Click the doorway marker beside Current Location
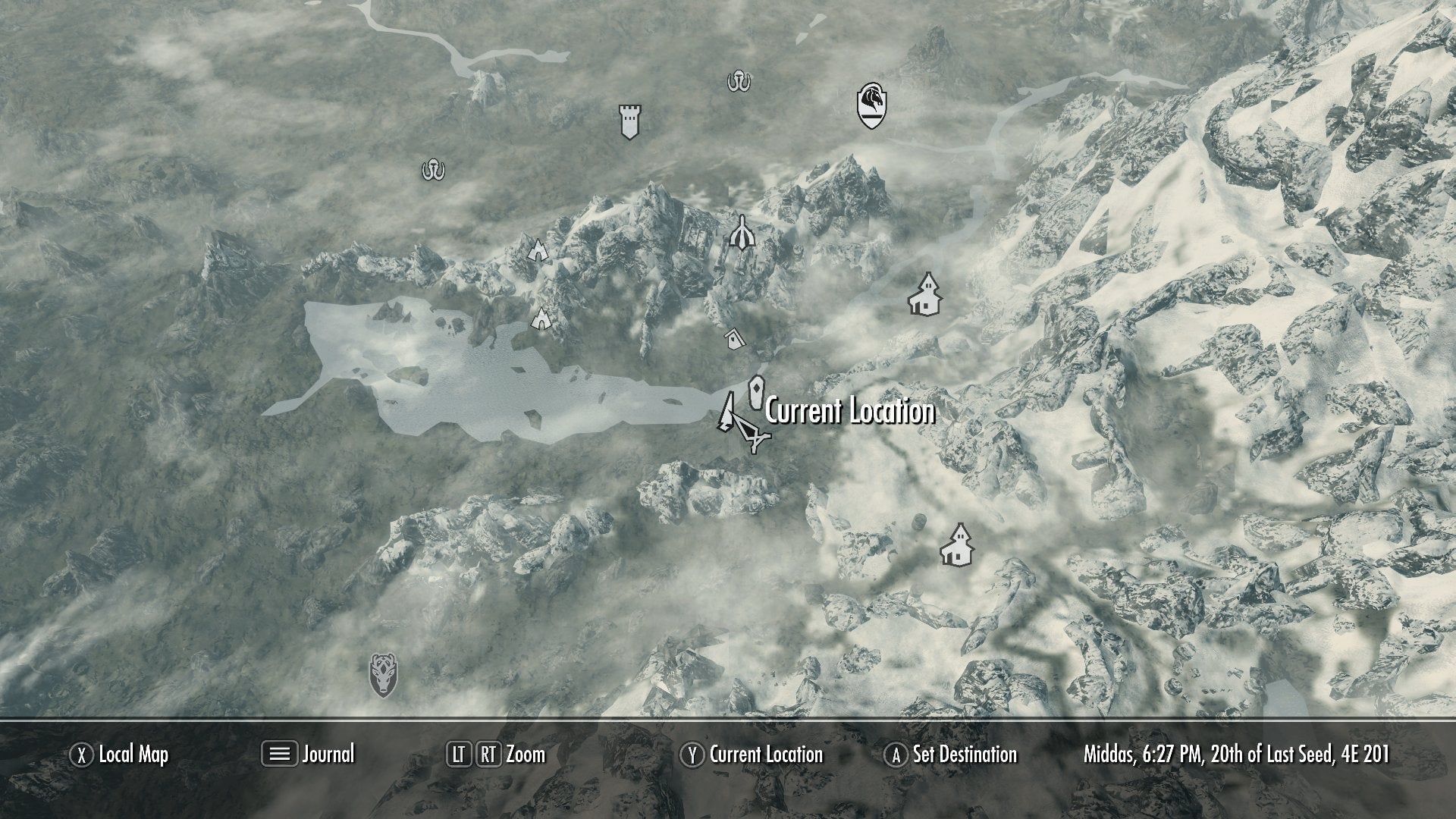 pyautogui.click(x=758, y=393)
